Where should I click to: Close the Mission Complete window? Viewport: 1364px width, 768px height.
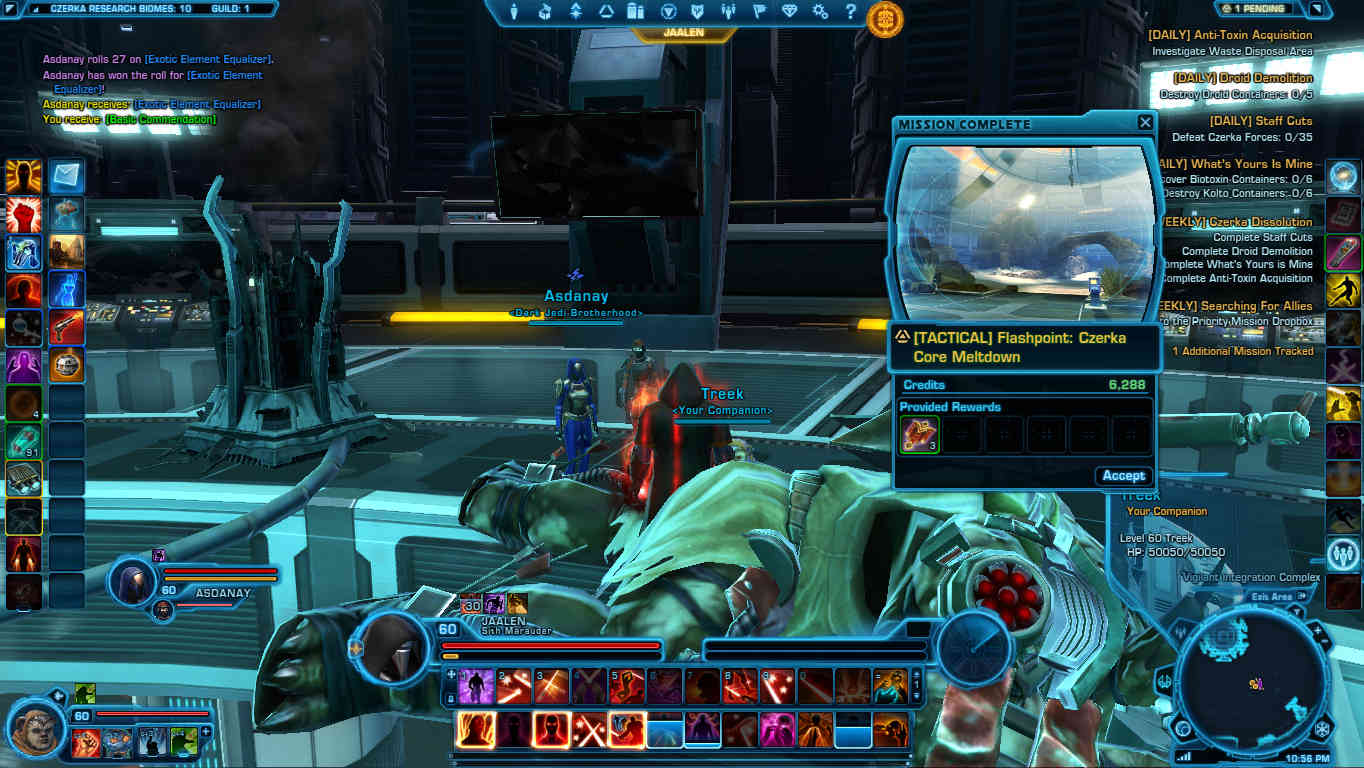1145,123
